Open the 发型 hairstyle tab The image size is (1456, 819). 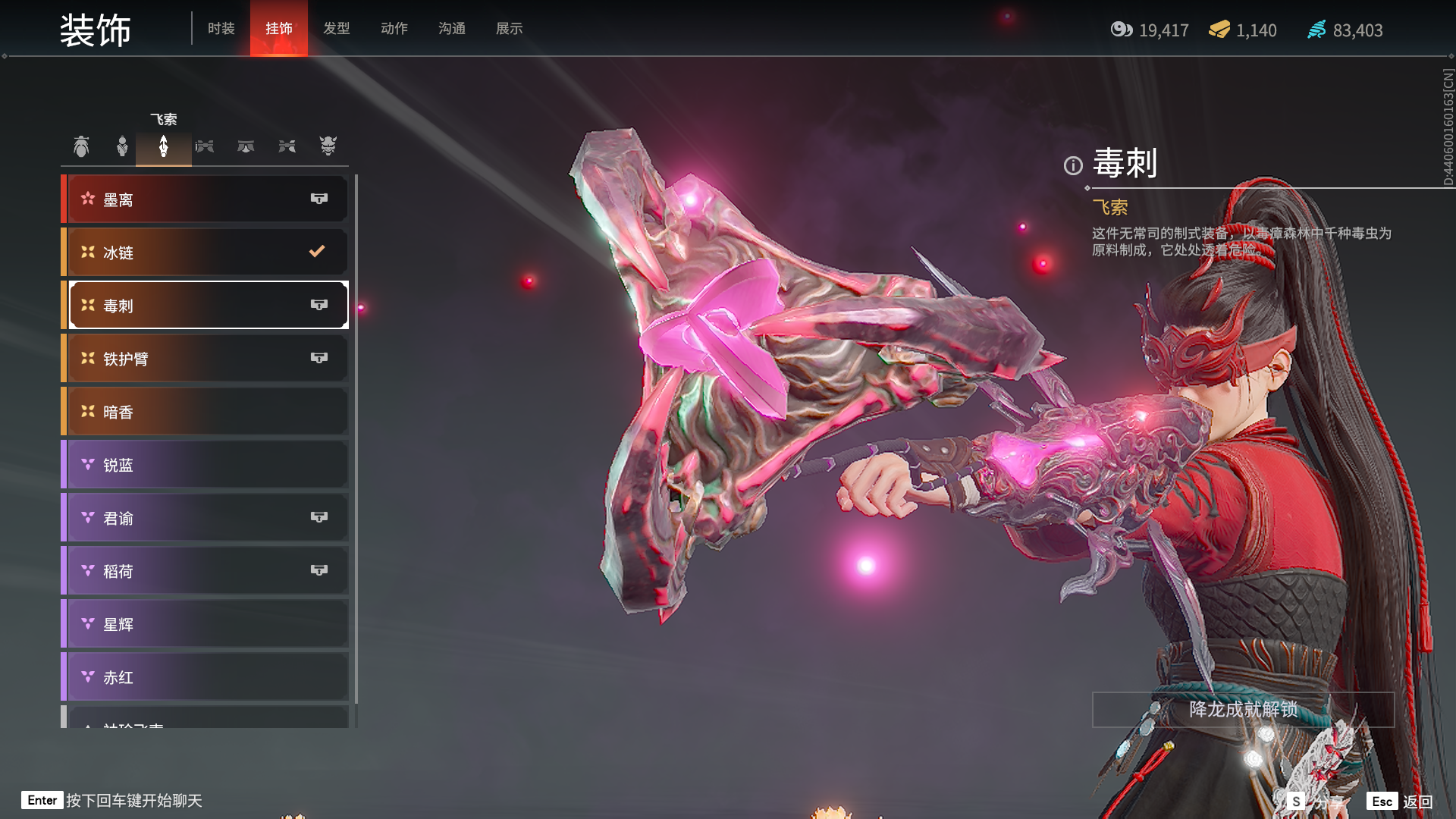point(336,28)
